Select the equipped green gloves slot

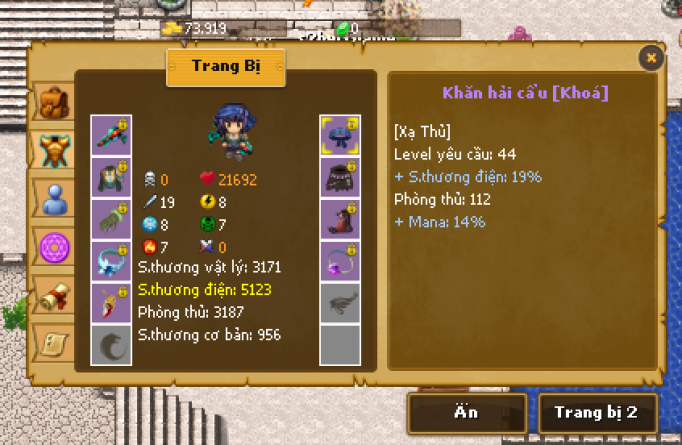[x=111, y=219]
